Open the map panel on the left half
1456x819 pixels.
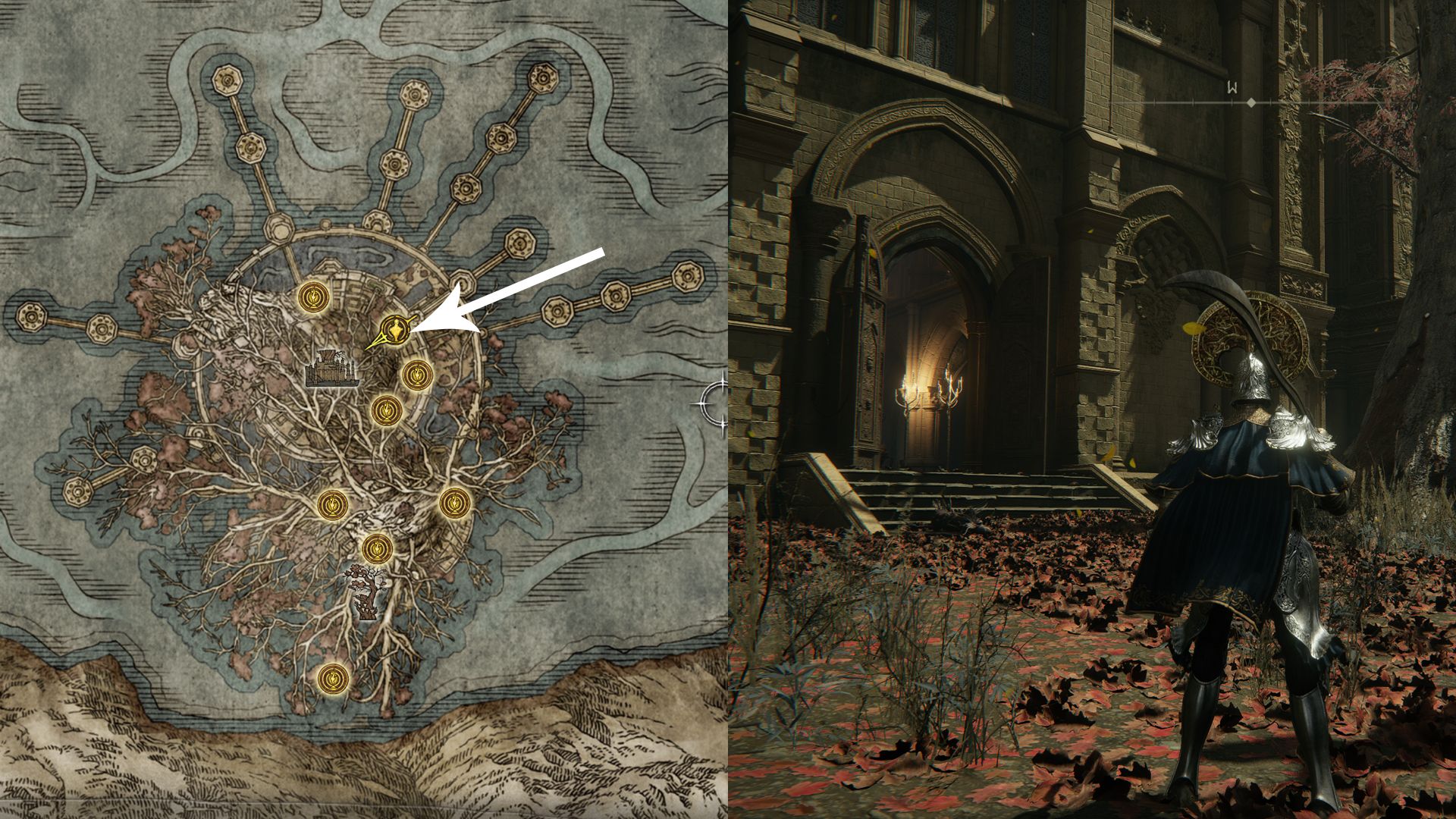pyautogui.click(x=364, y=409)
